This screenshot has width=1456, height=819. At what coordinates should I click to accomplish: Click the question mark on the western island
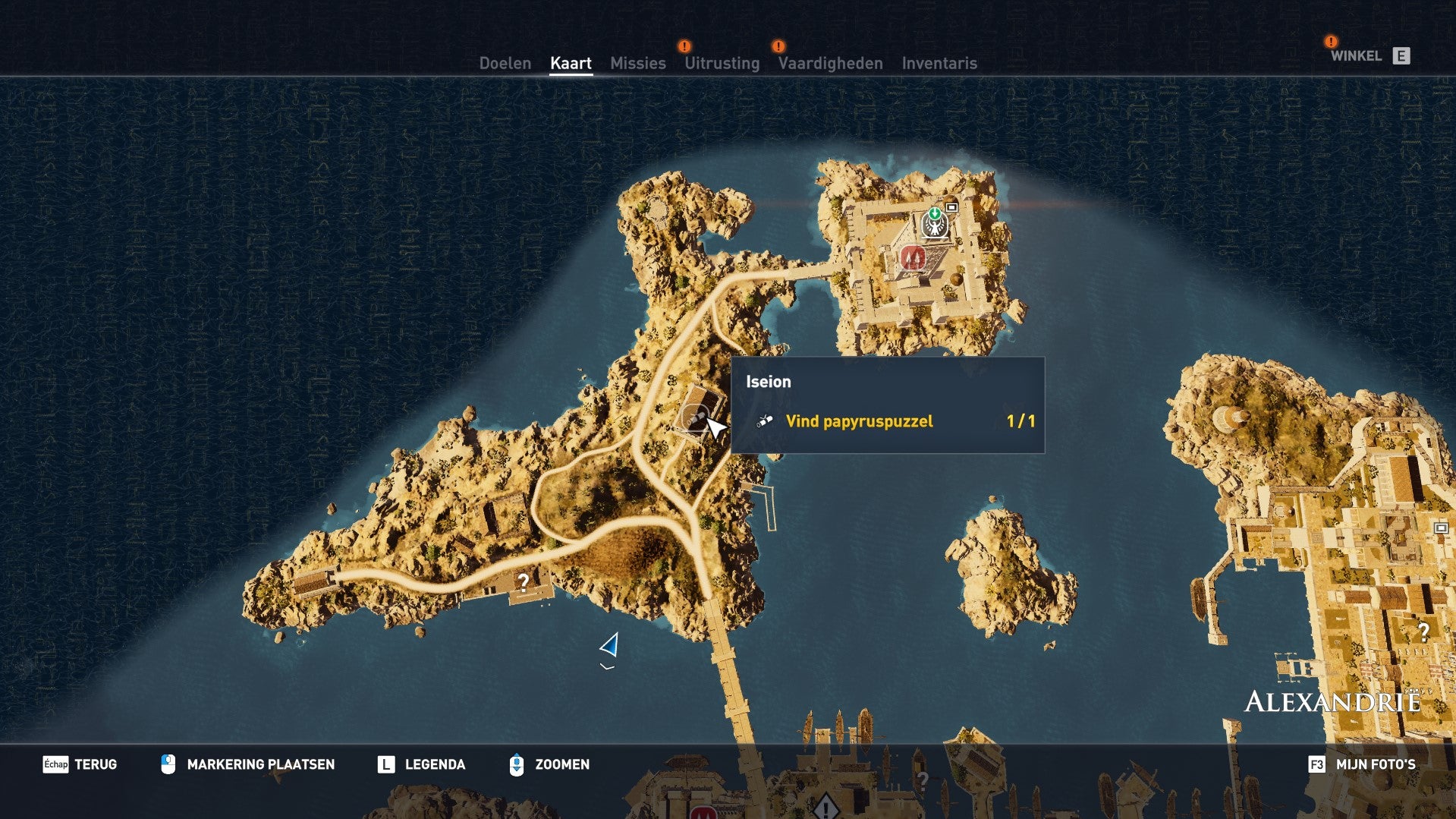[523, 582]
